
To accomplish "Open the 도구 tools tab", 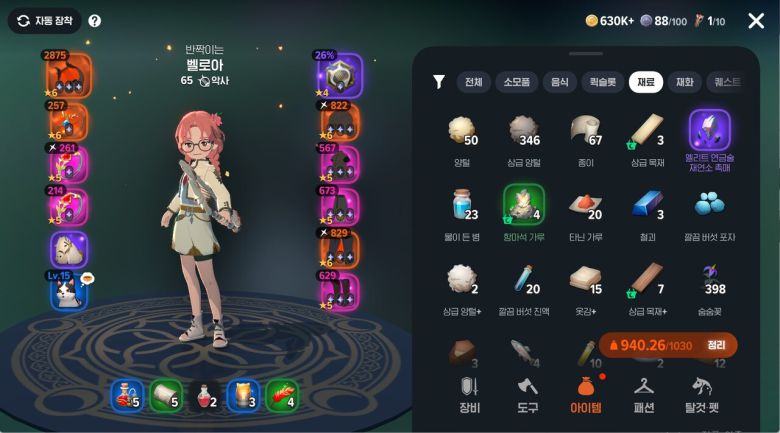I will [x=528, y=394].
